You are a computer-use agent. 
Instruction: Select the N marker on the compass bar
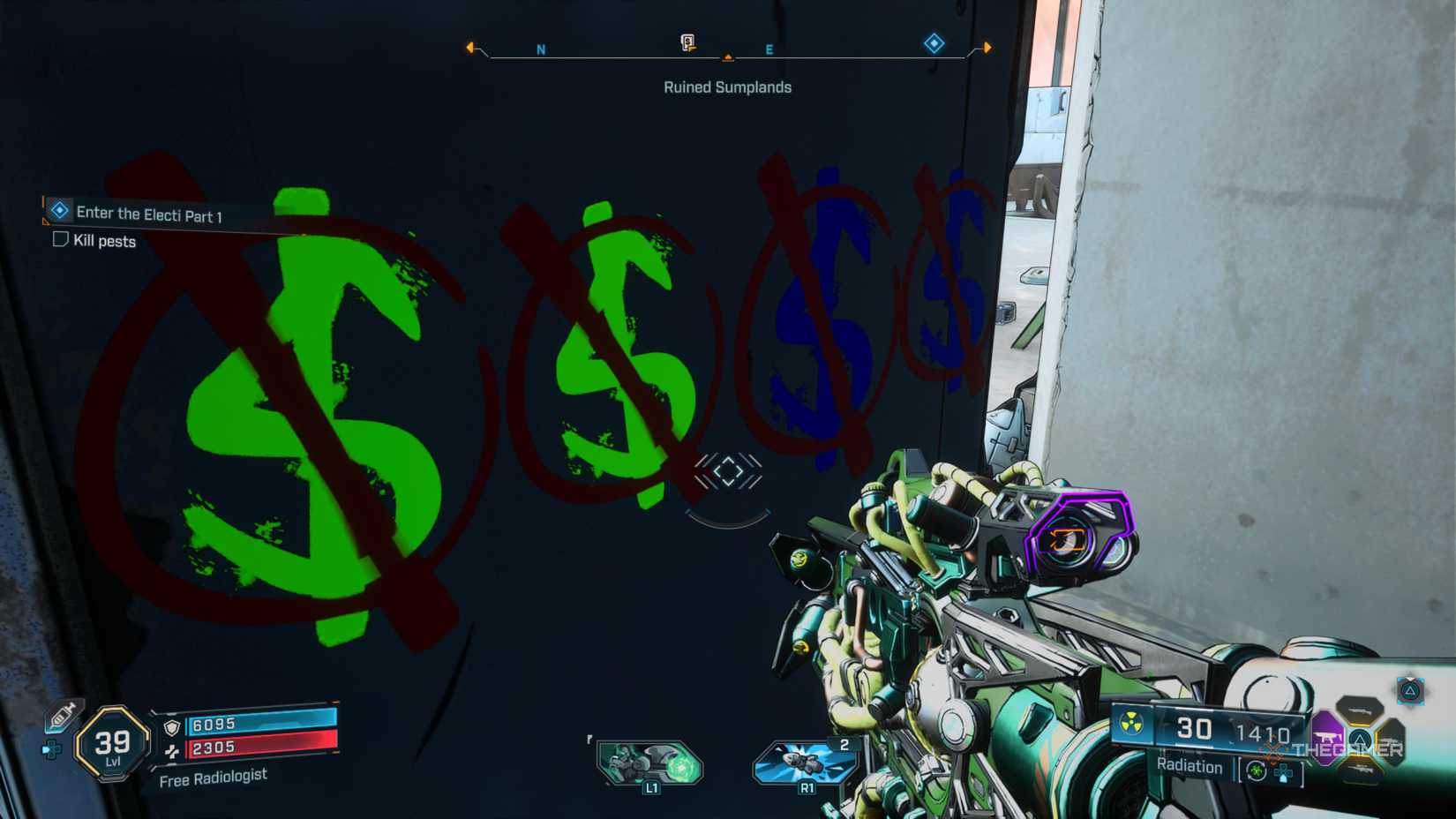coord(539,49)
